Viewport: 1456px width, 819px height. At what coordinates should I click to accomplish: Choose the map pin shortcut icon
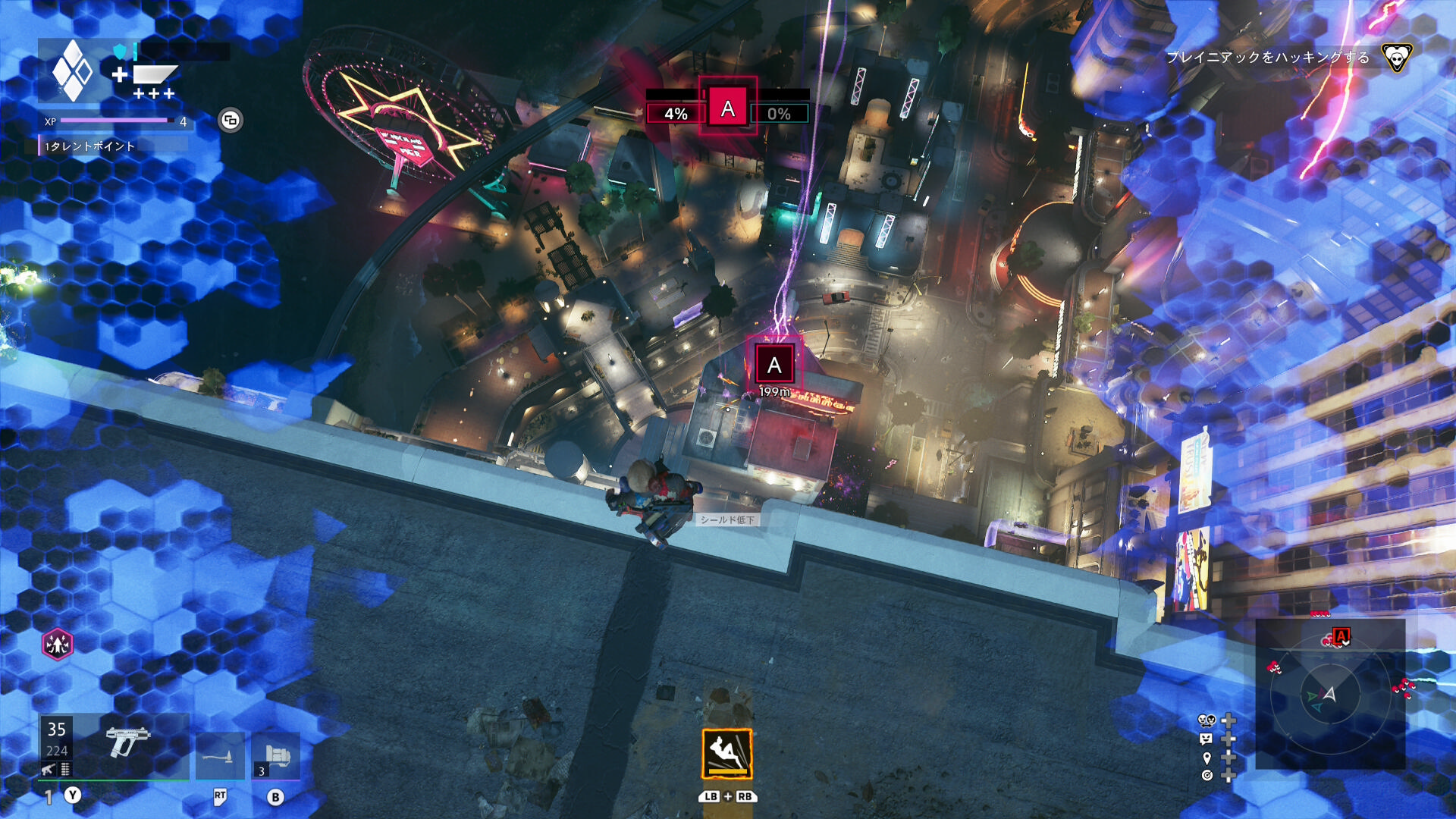point(1207,758)
